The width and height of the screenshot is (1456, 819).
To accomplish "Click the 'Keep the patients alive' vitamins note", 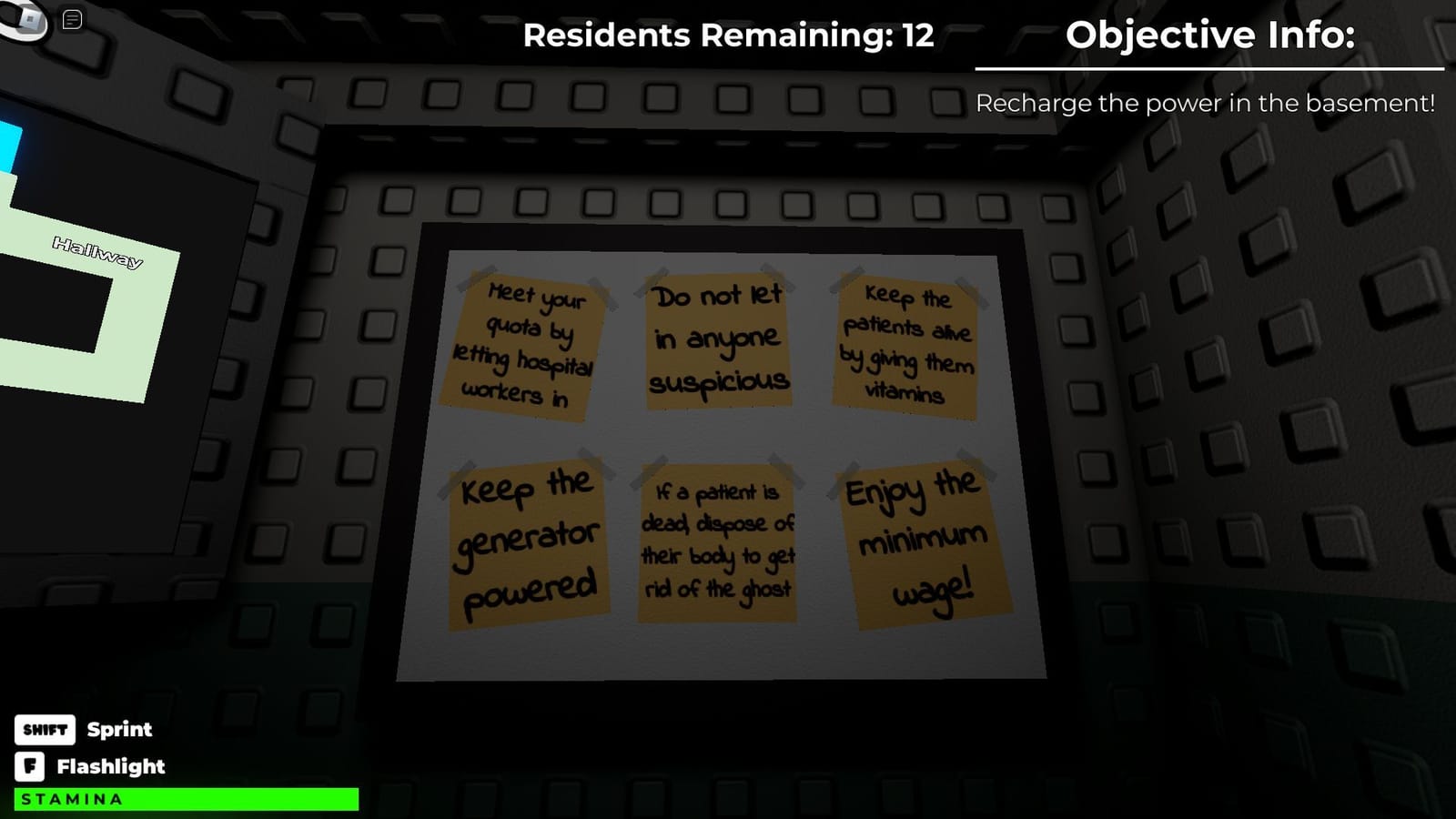I will pyautogui.click(x=905, y=344).
